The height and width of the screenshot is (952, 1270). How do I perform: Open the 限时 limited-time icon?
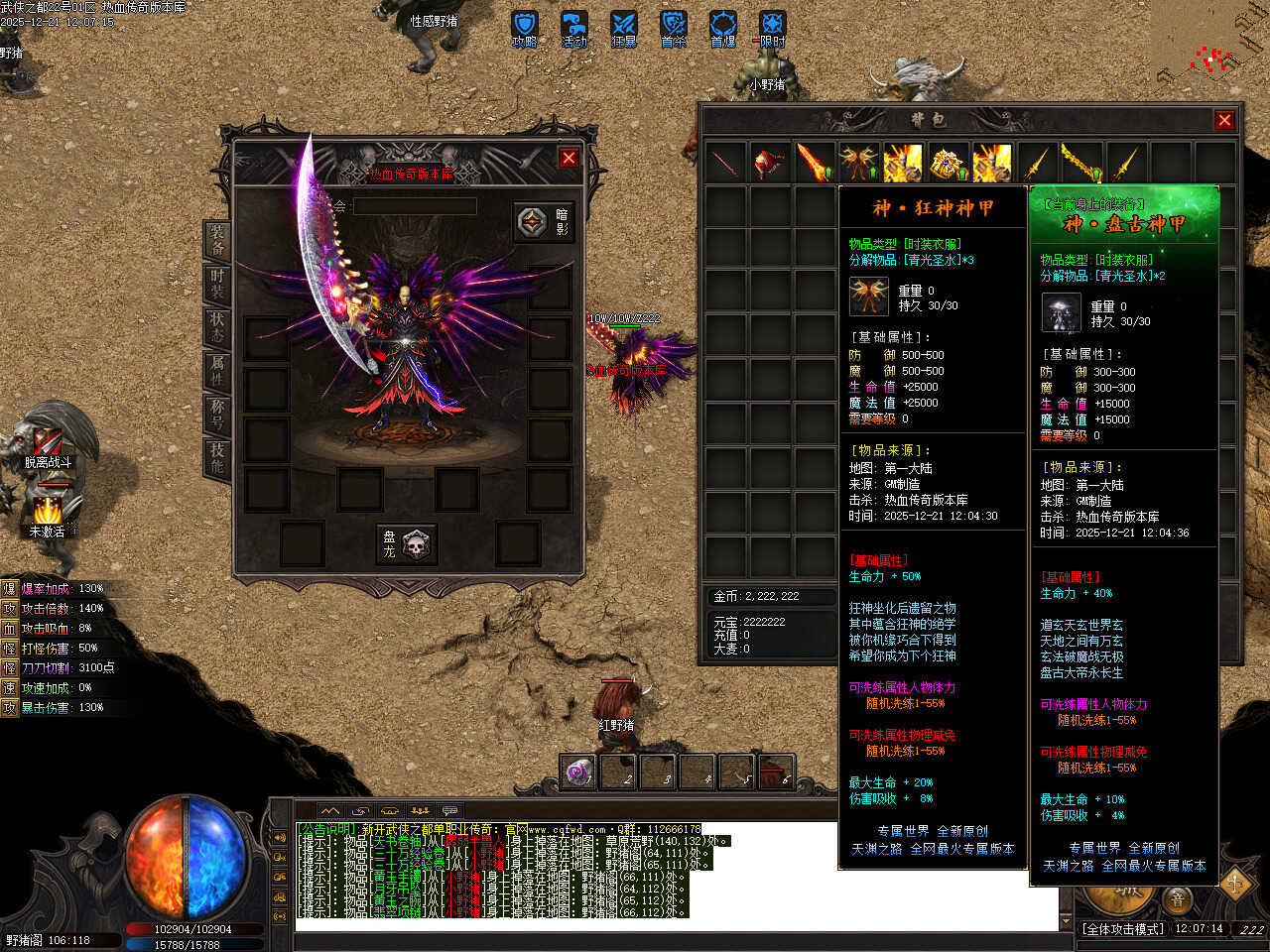click(772, 28)
